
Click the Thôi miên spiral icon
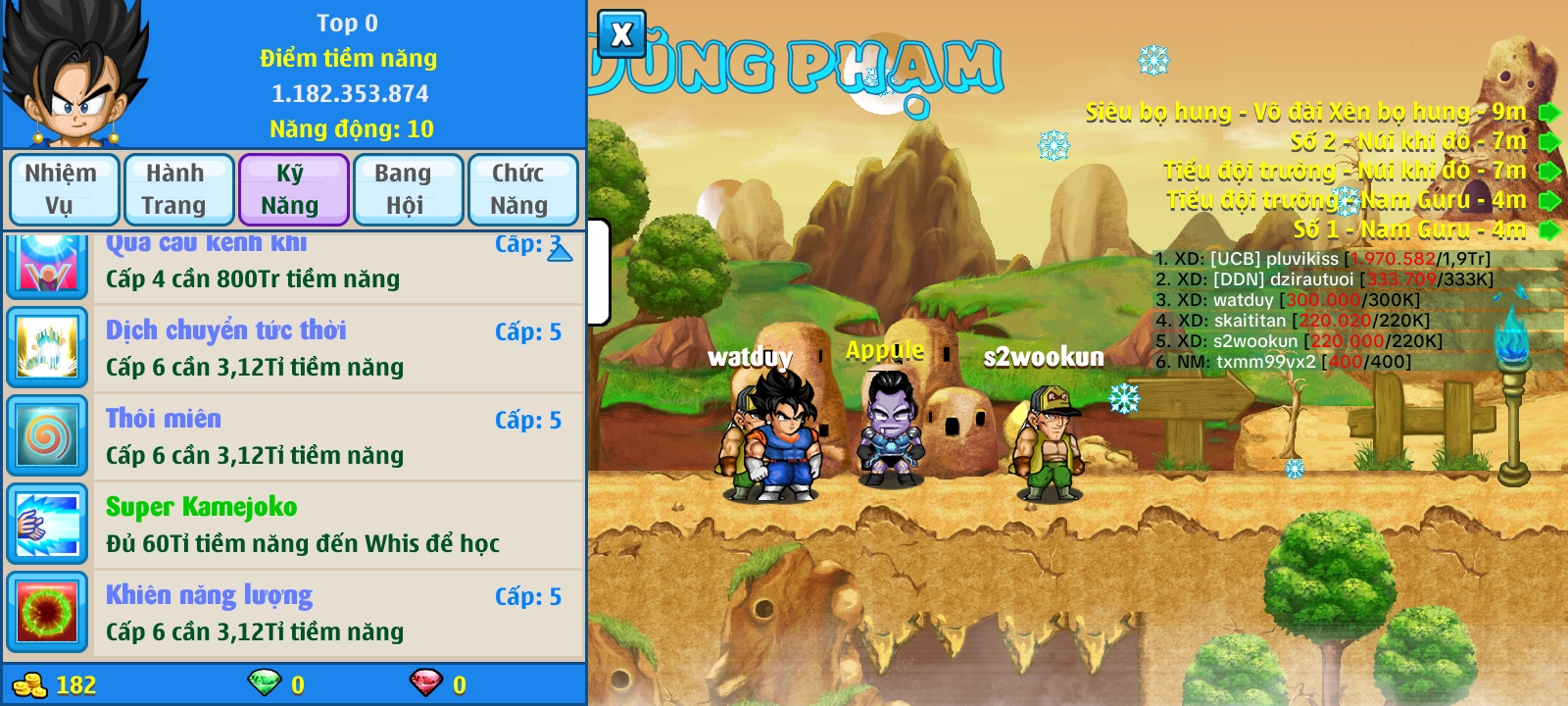point(47,436)
